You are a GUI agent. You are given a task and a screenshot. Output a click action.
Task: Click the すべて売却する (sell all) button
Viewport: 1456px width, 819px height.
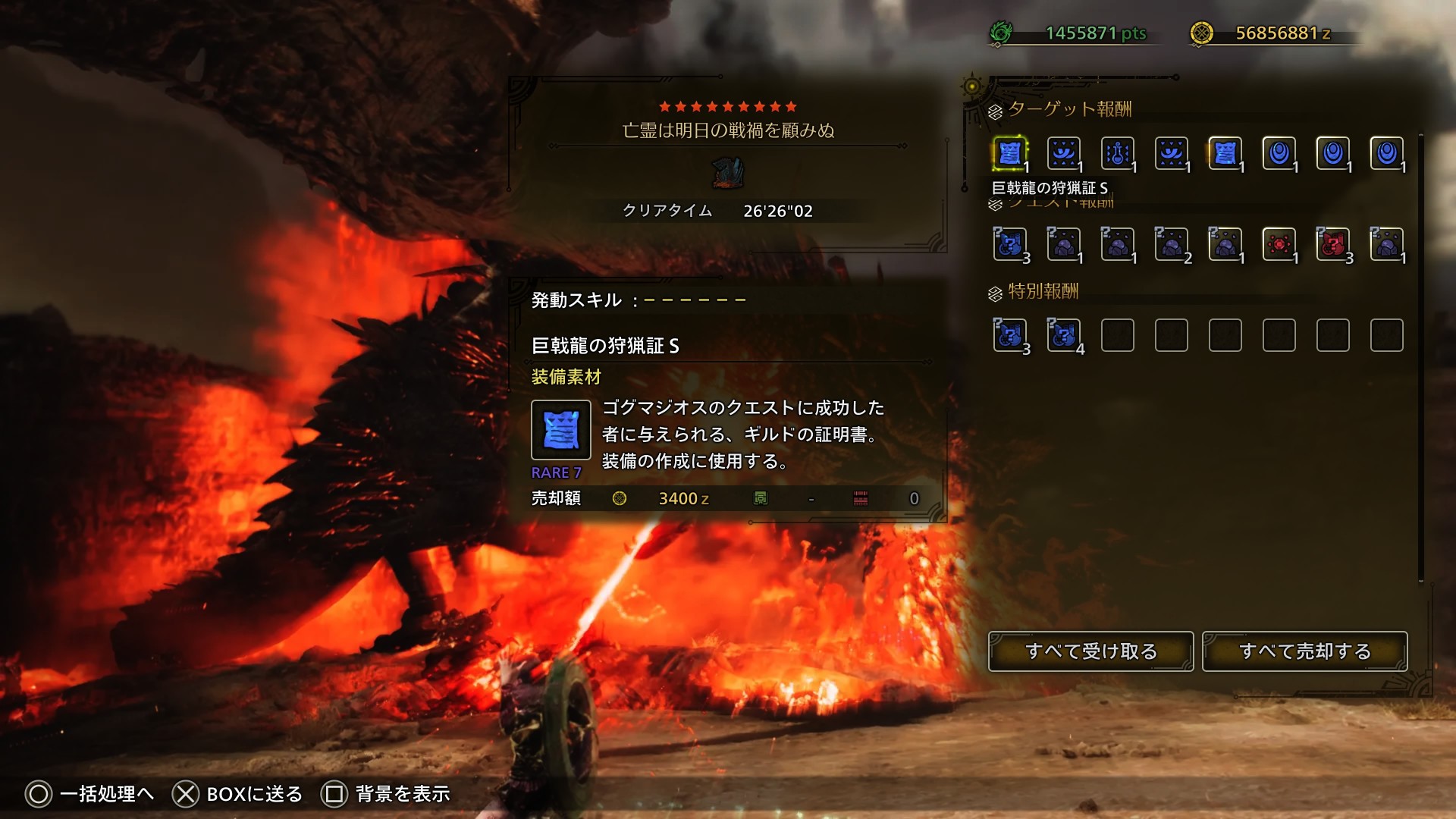coord(1304,651)
